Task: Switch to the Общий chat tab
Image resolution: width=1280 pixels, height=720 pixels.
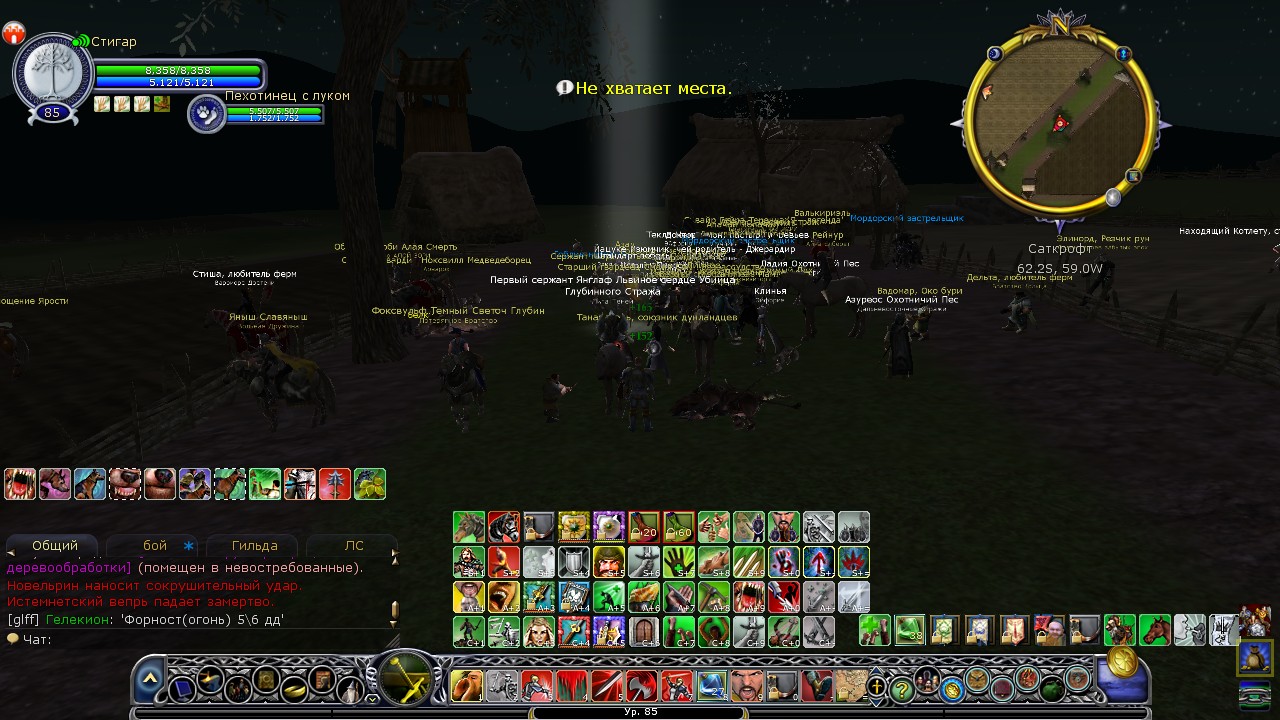Action: [55, 546]
